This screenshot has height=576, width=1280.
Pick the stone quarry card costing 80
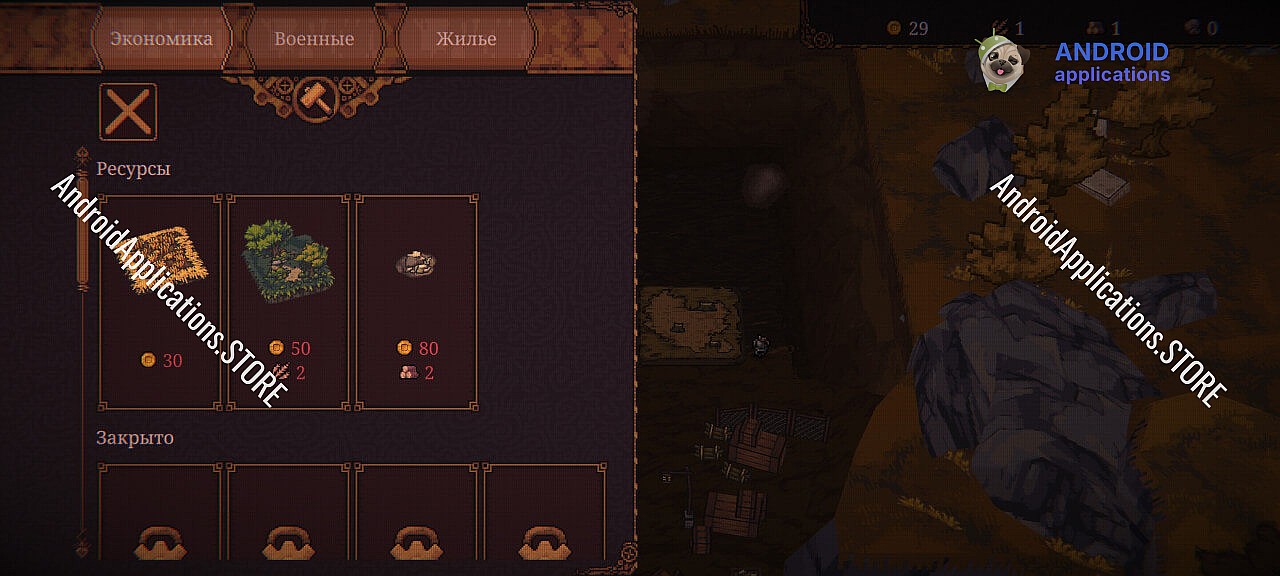point(416,302)
